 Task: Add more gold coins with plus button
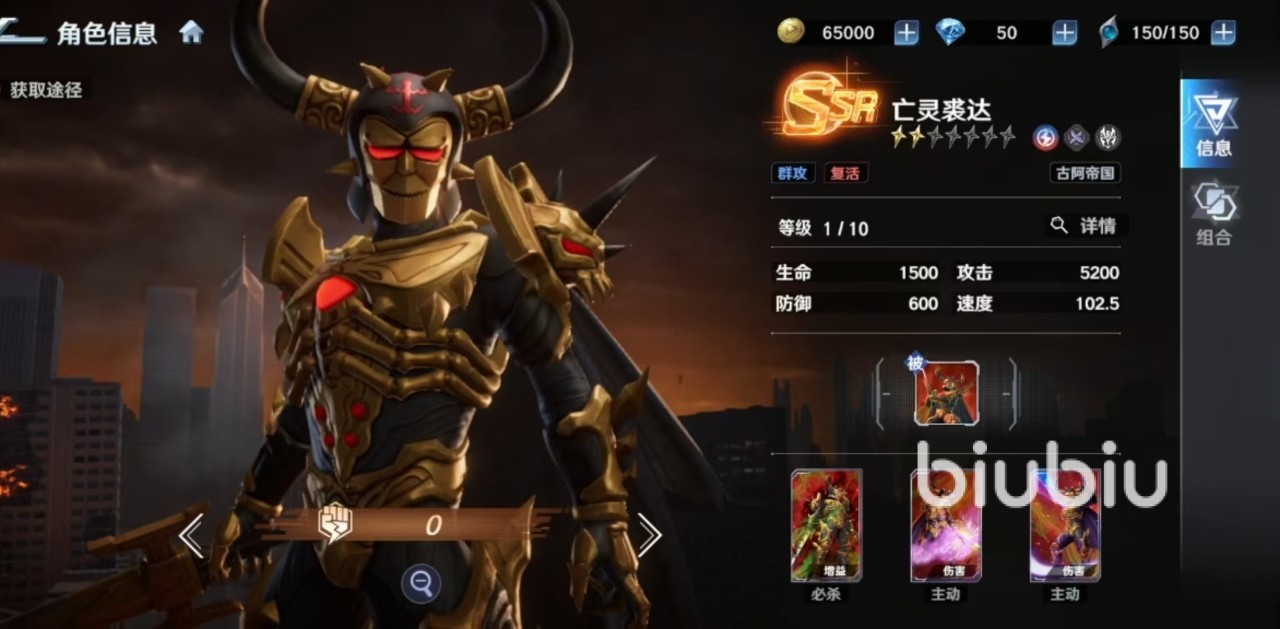pyautogui.click(x=906, y=33)
